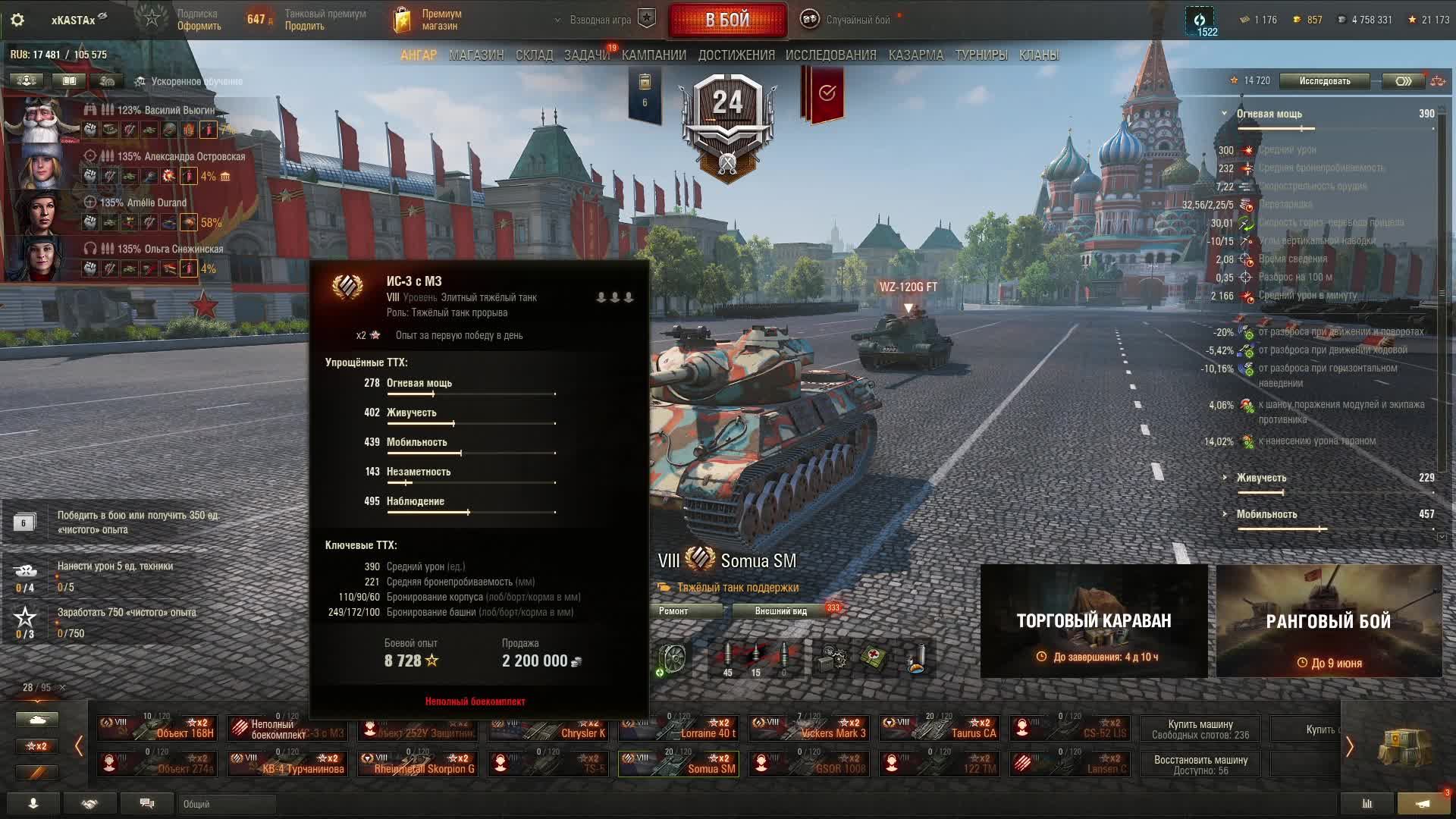Click Купить машину slot button
1456x819 pixels.
click(x=1200, y=729)
